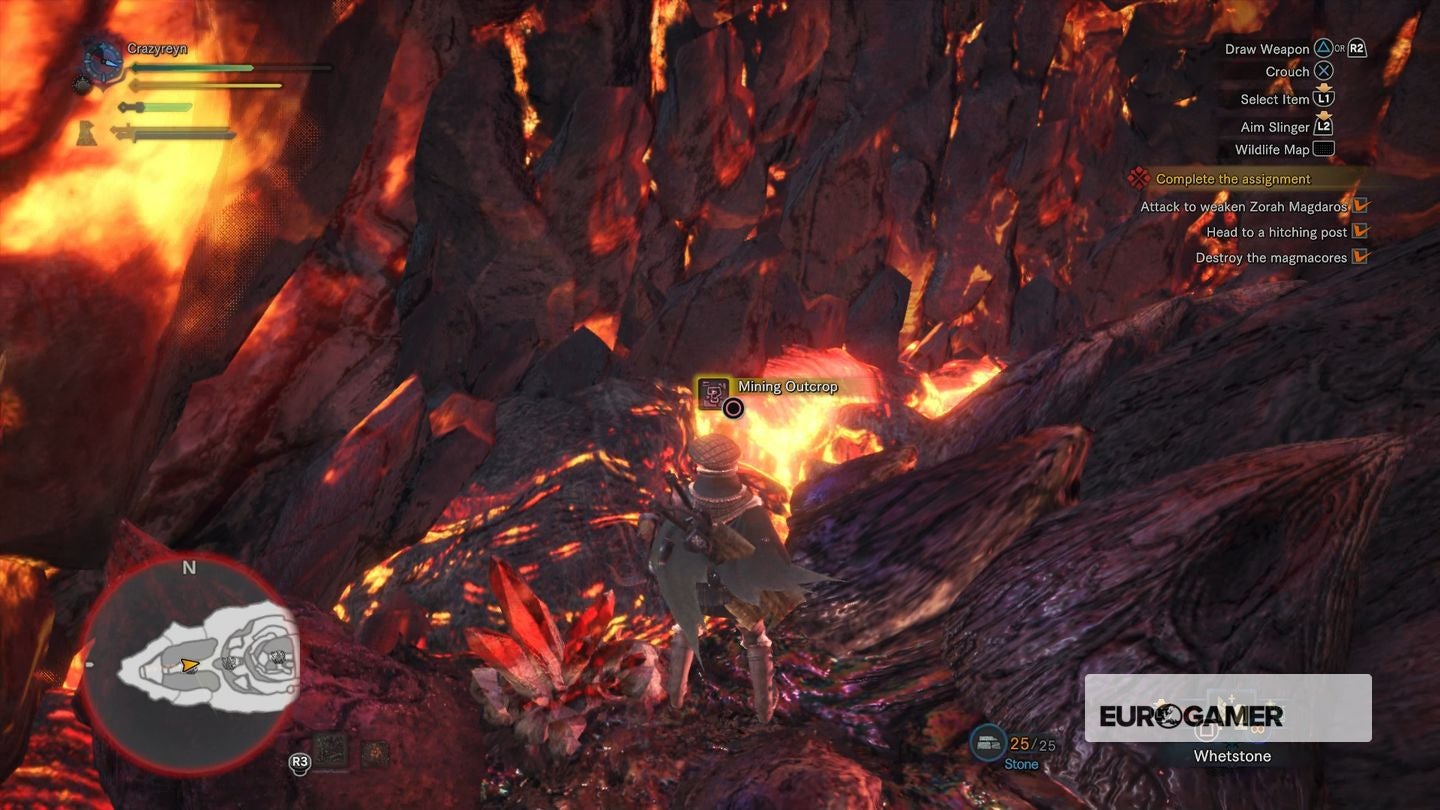Click Crazyreyn's player portrait icon
The height and width of the screenshot is (810, 1440).
click(x=102, y=59)
